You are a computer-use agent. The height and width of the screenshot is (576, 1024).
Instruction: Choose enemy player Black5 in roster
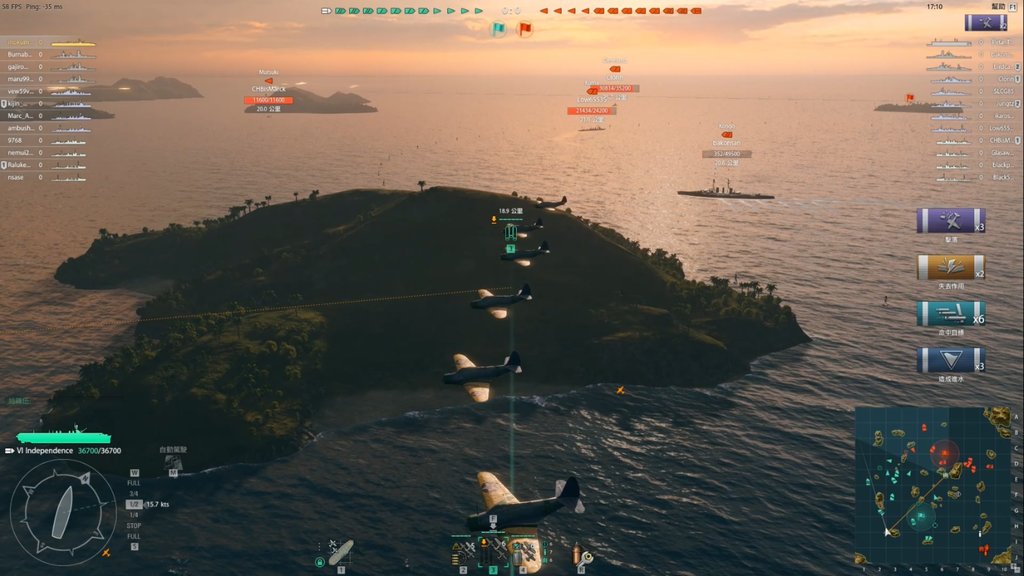click(1002, 177)
